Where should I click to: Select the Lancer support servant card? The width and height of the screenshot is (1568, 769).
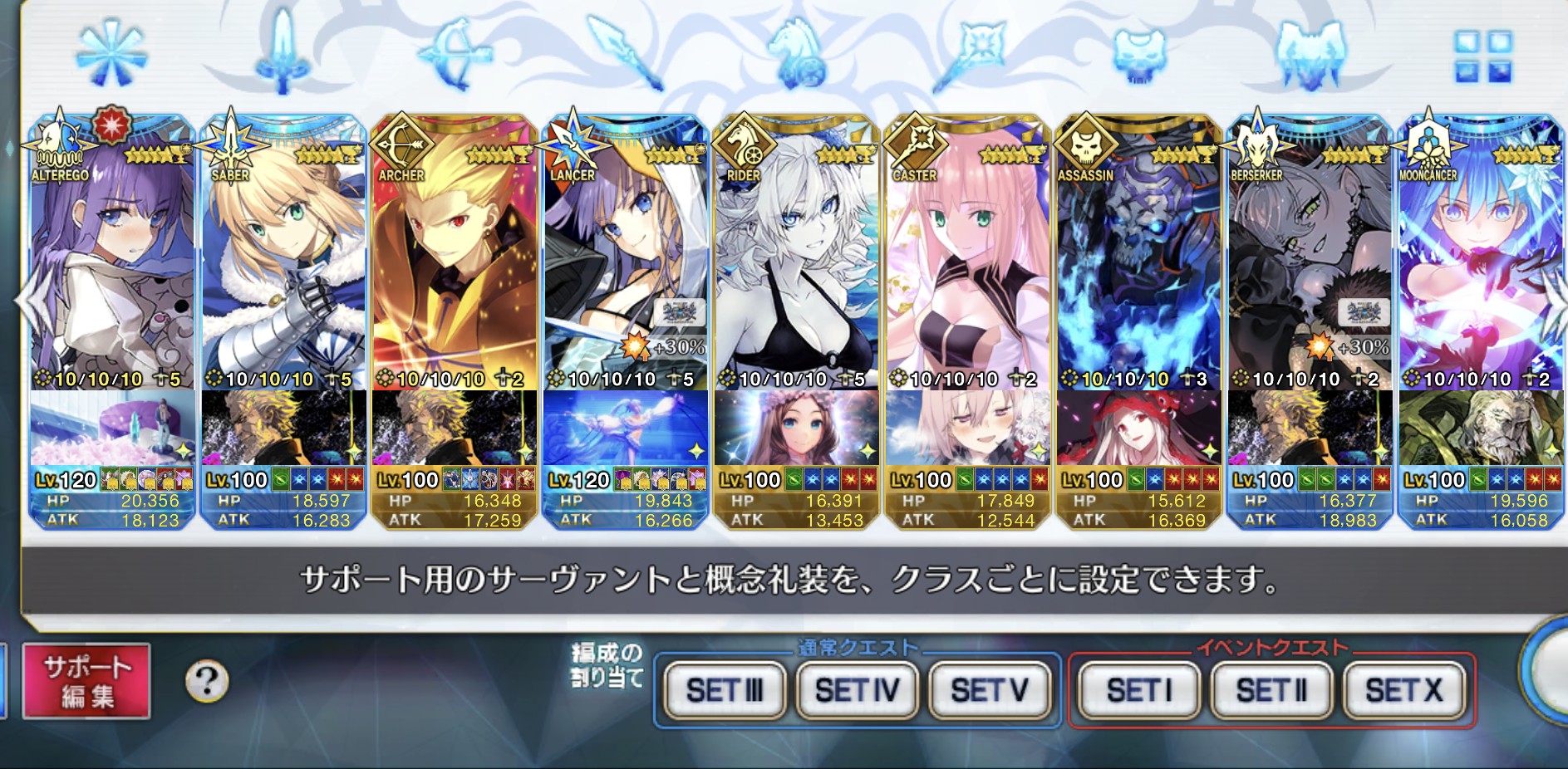point(626,266)
